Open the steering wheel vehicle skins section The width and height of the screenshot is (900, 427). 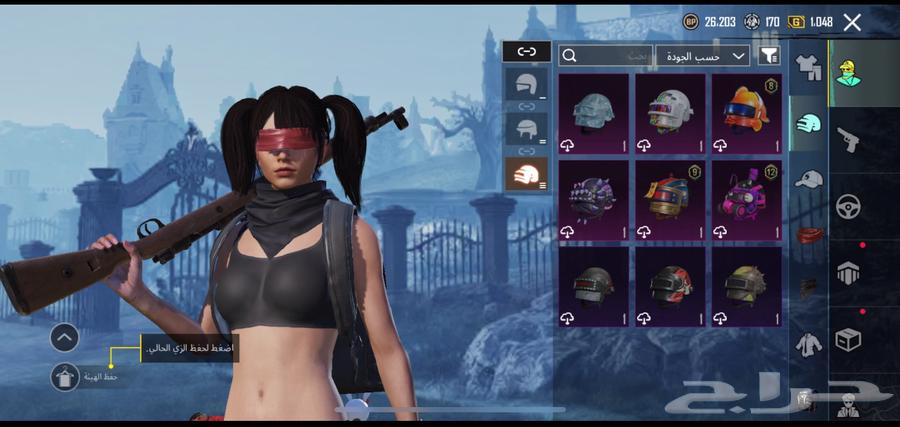point(849,207)
